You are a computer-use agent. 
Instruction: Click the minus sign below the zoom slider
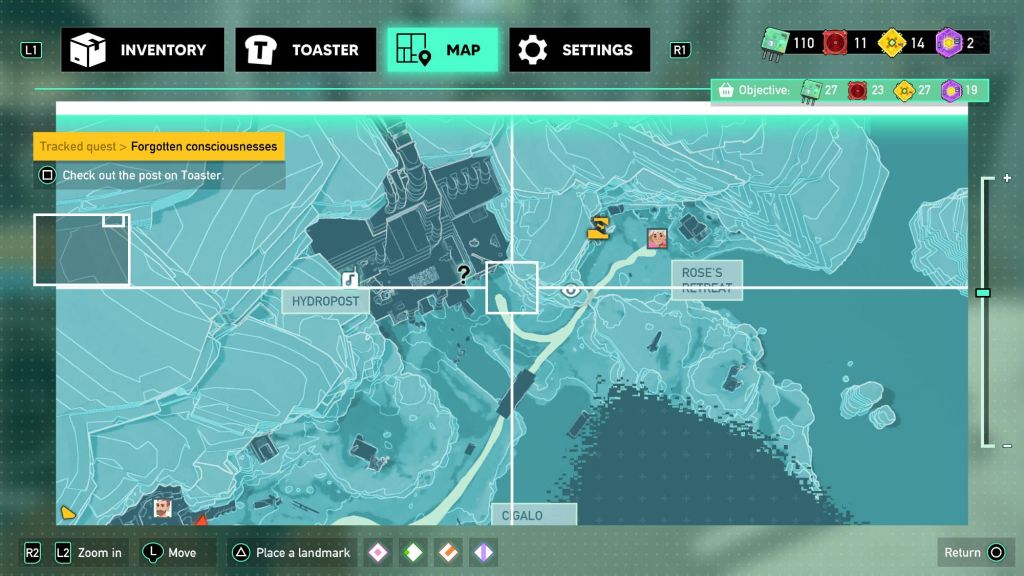[x=1007, y=445]
